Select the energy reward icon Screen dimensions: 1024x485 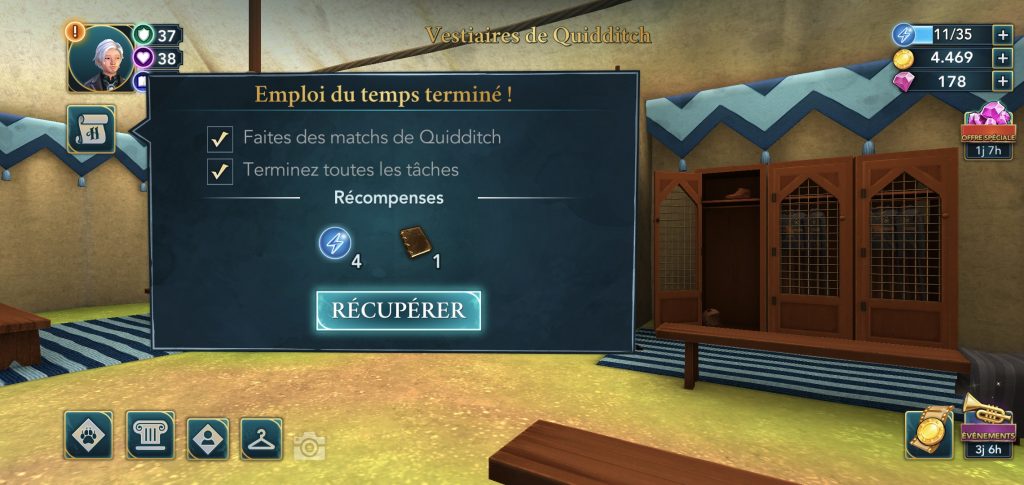[335, 243]
